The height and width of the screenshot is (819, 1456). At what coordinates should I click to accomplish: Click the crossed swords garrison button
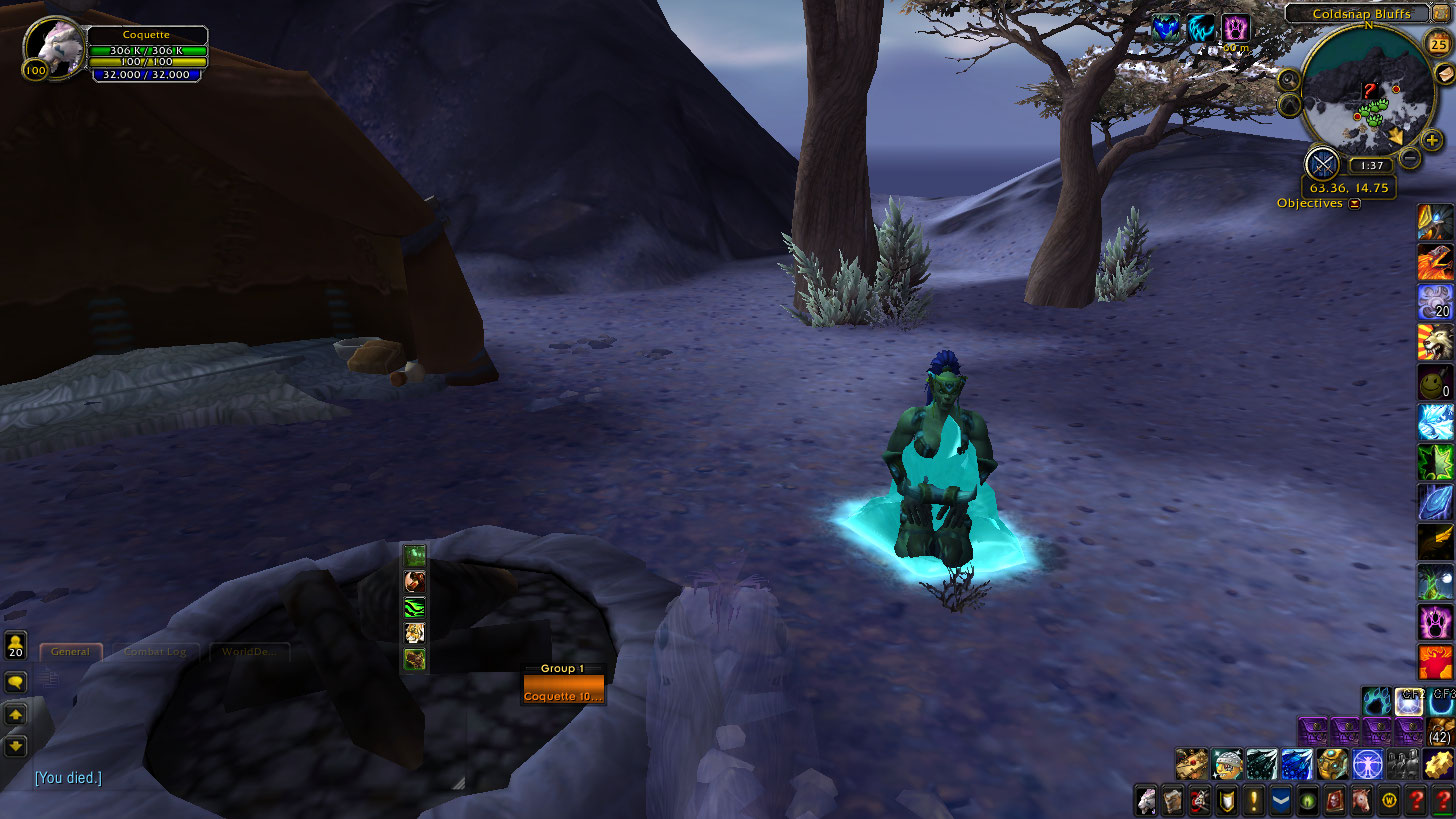click(1322, 163)
